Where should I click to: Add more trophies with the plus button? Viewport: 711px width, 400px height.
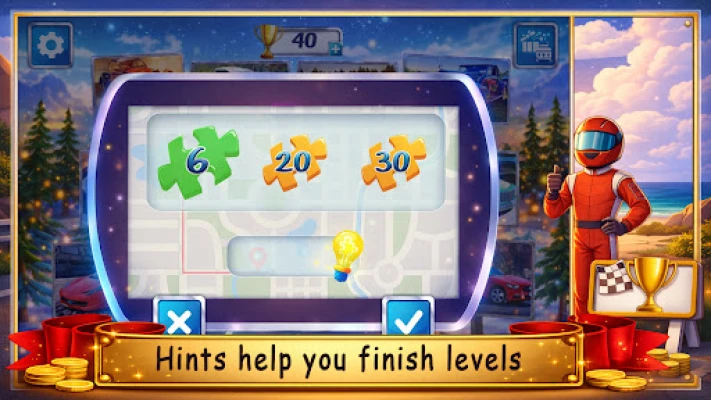tap(334, 49)
